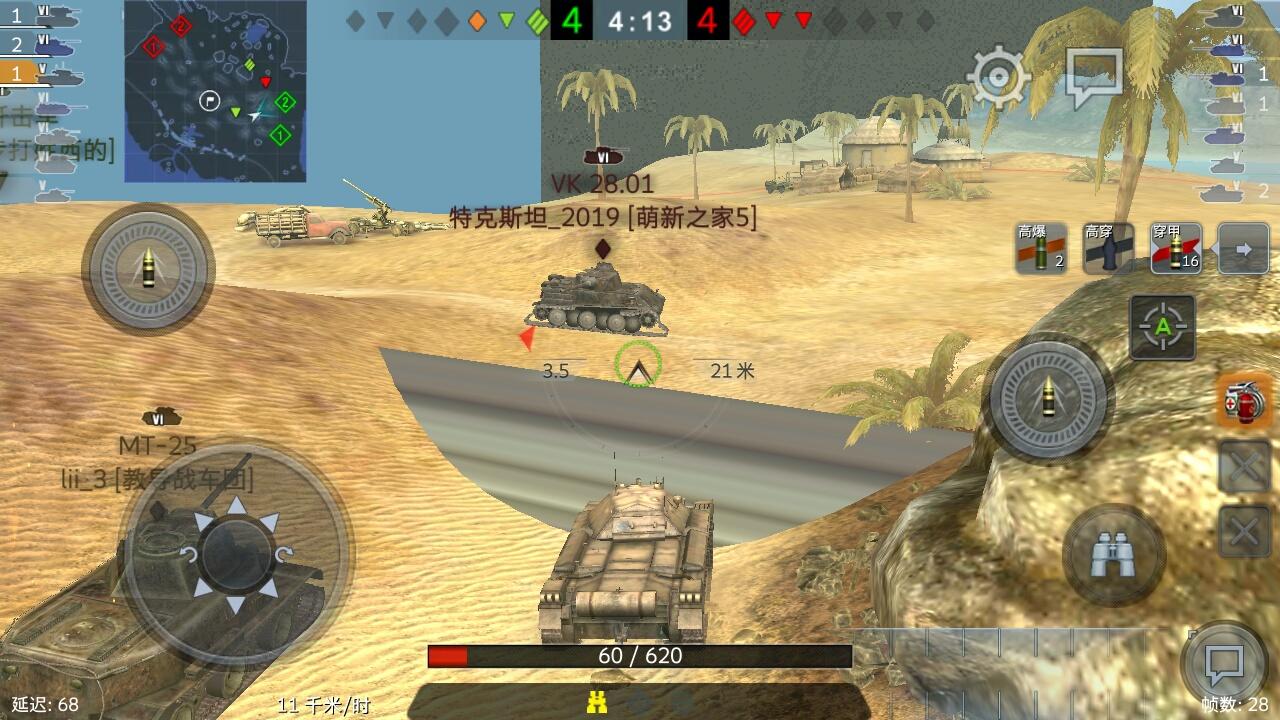Open the settings gear at top right
The width and height of the screenshot is (1280, 720).
(x=997, y=74)
